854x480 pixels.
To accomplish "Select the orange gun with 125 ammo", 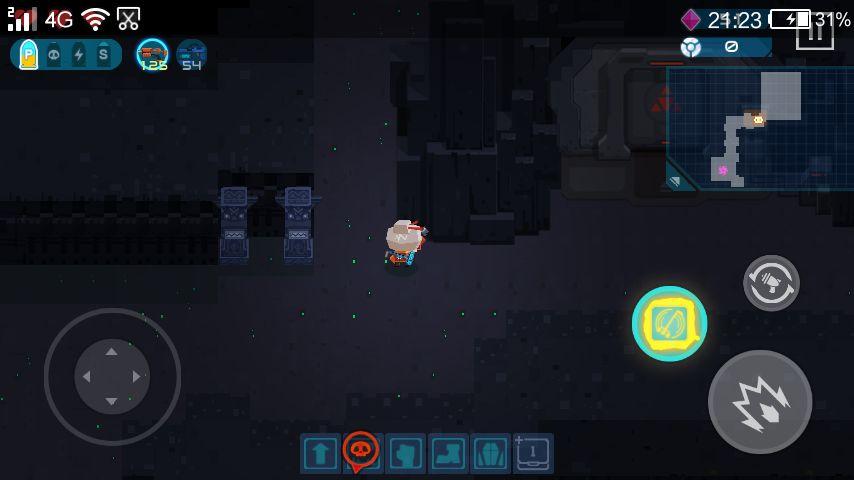I will click(153, 54).
